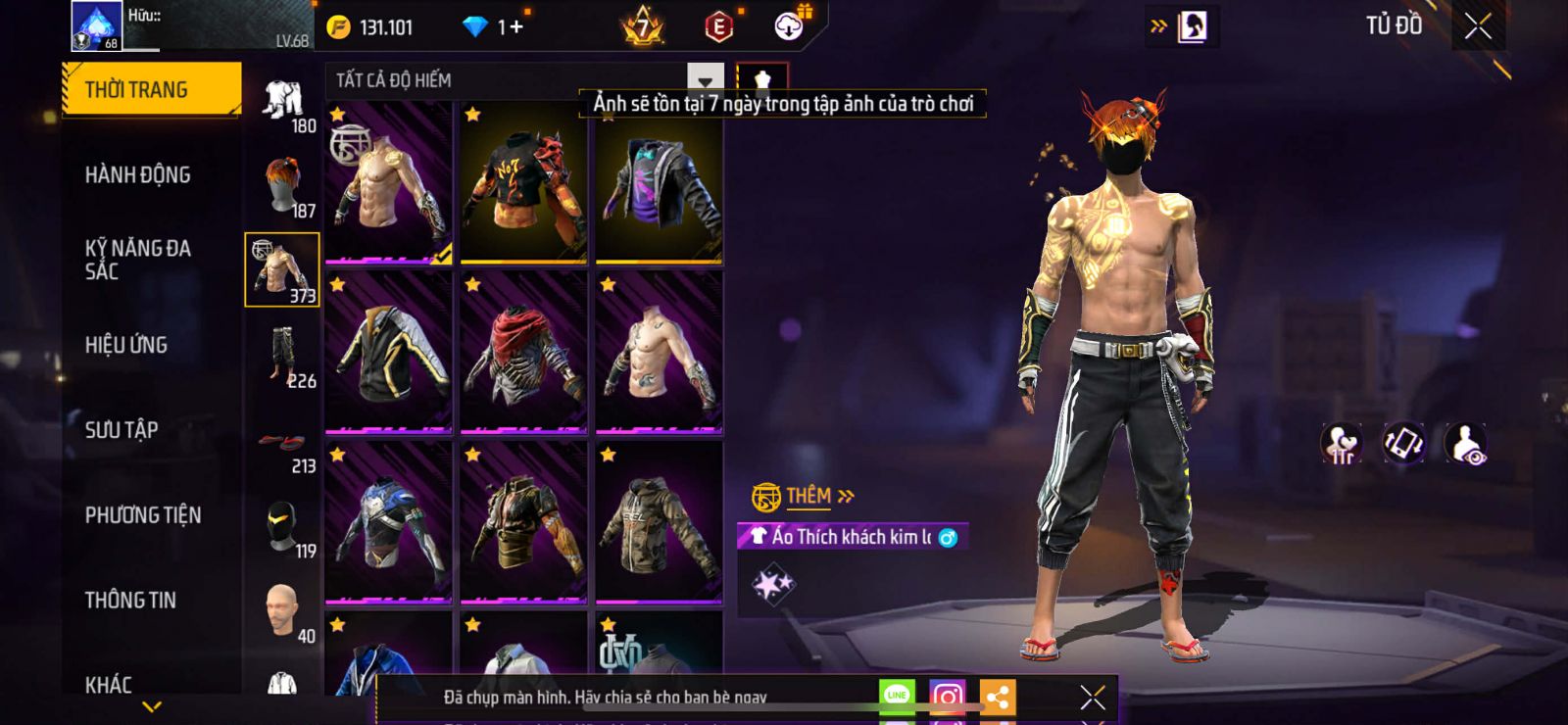Viewport: 1568px width, 725px height.
Task: Select the red scarf armor top
Action: 523,353
